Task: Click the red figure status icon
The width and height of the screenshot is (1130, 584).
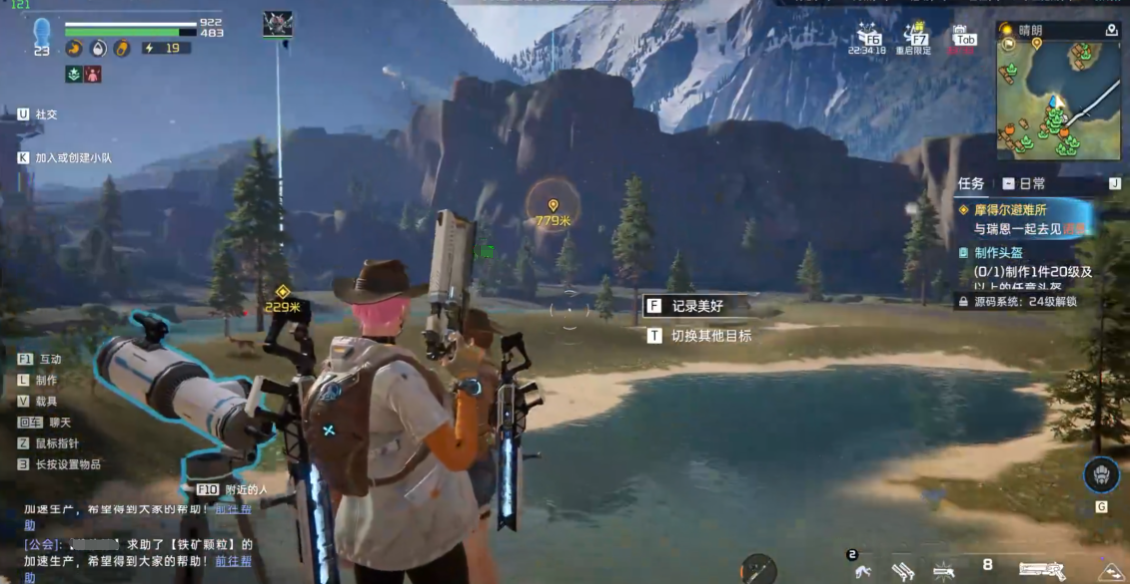Action: [92, 74]
